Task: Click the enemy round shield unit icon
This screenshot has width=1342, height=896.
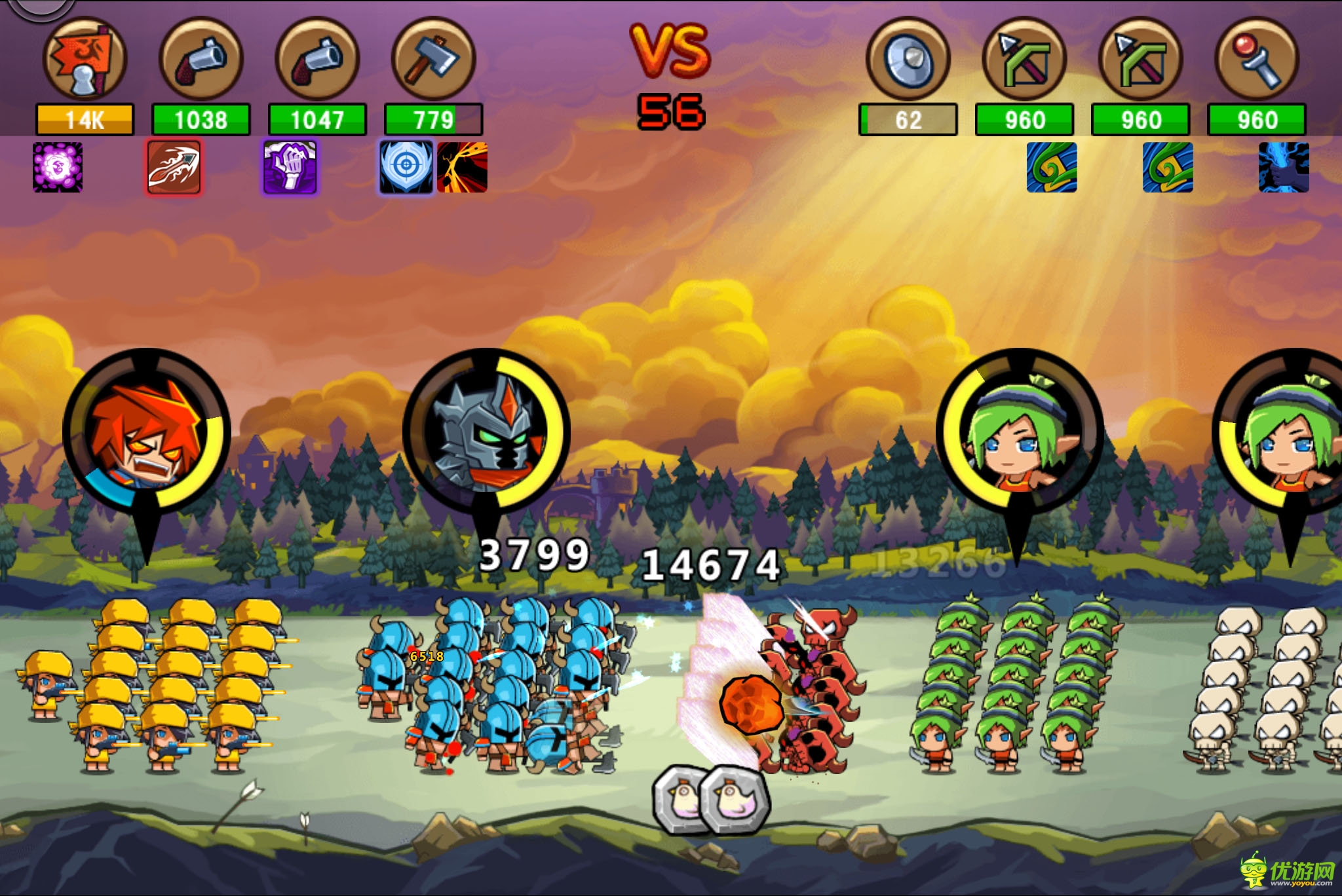Action: 908,59
